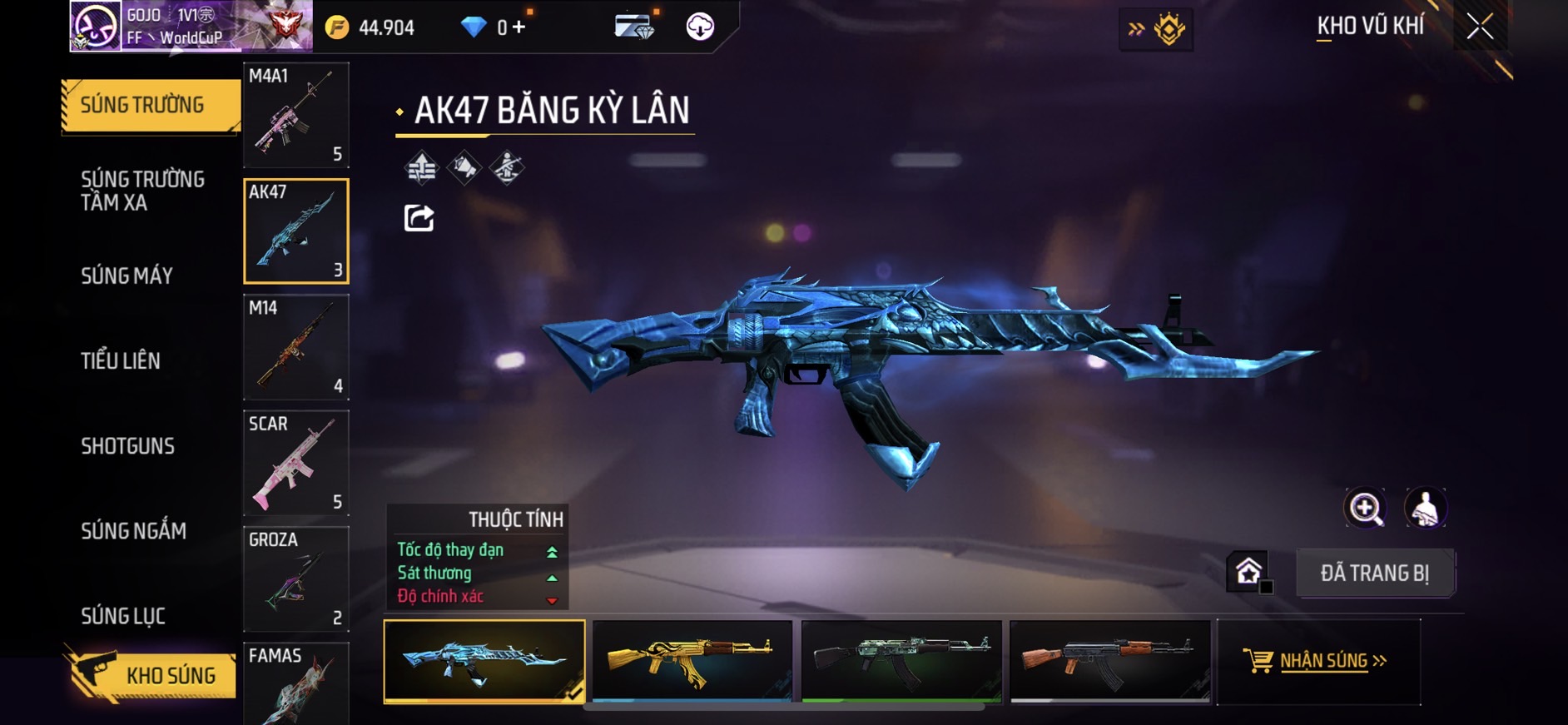The image size is (1568, 725).
Task: Select the Tiểu Liên category
Action: (121, 361)
